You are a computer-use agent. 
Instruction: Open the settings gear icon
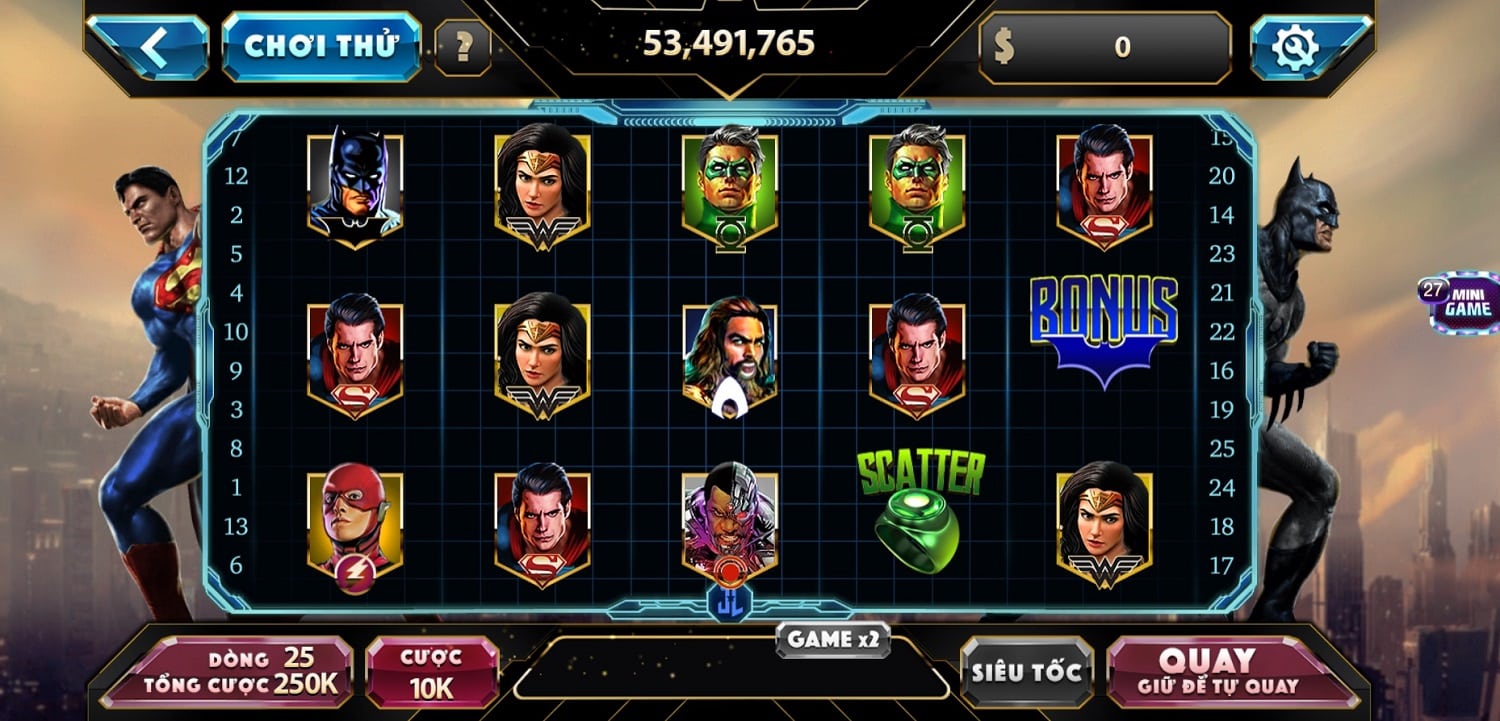point(1295,44)
